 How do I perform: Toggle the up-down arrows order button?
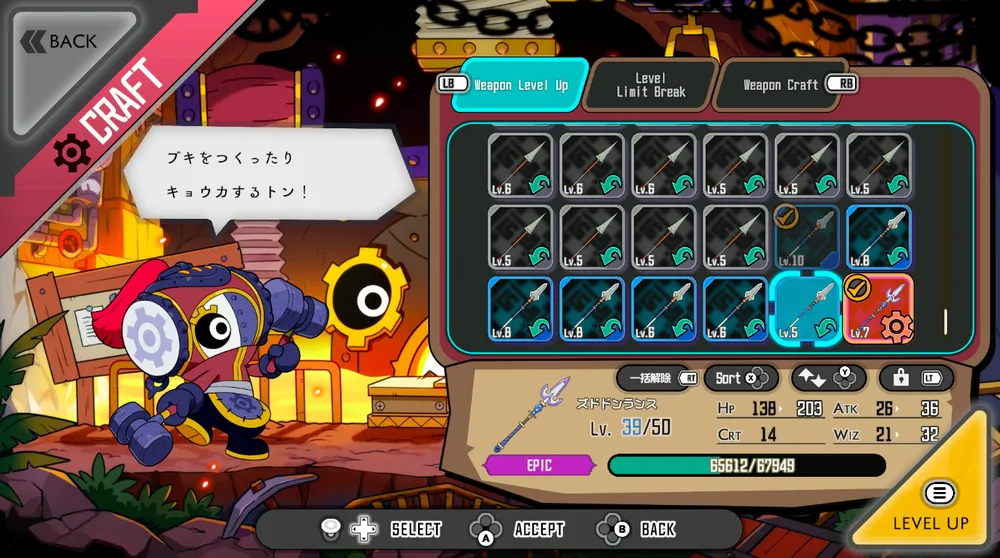(828, 378)
